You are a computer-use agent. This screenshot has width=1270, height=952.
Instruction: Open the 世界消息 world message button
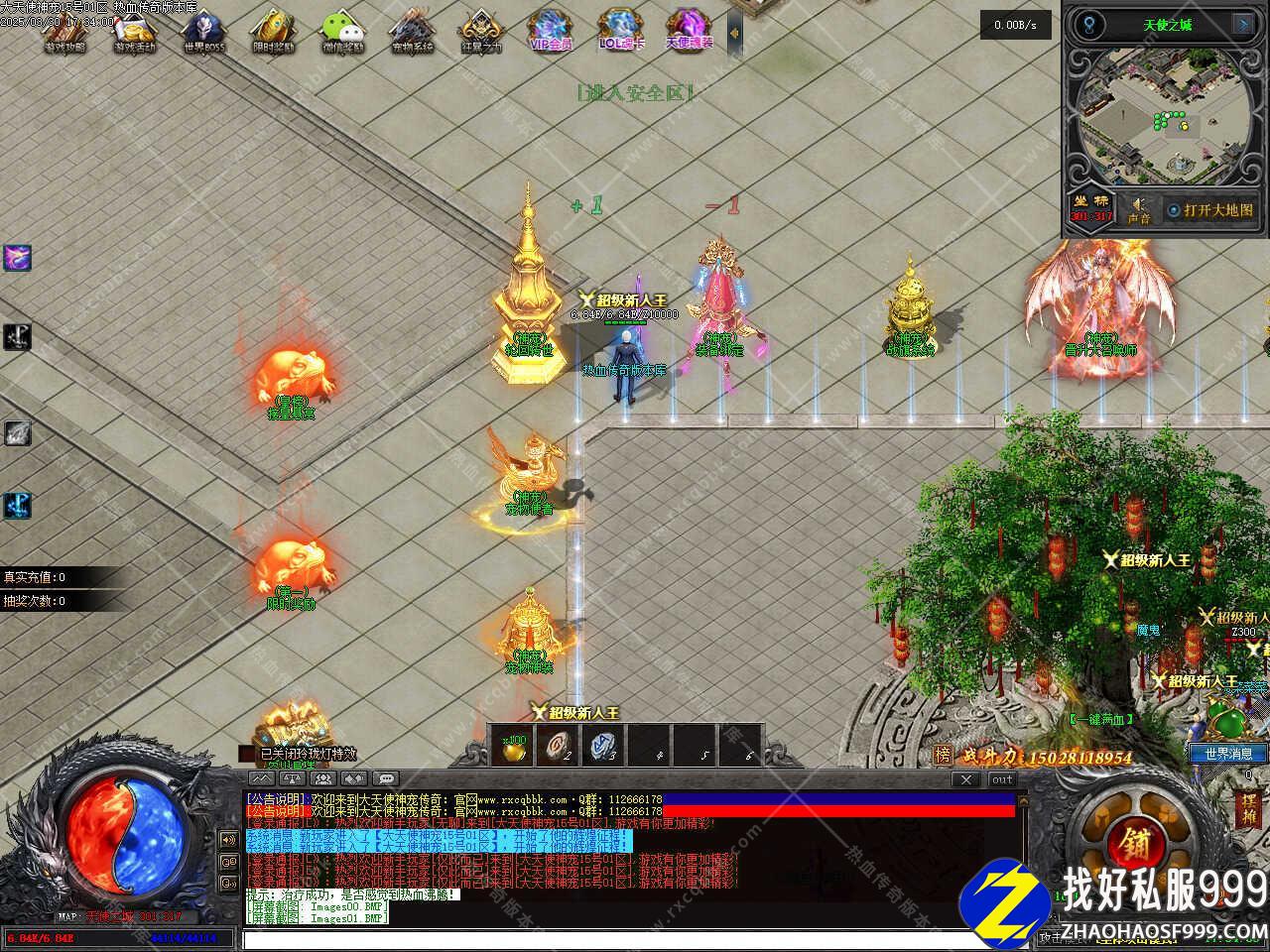[1228, 754]
